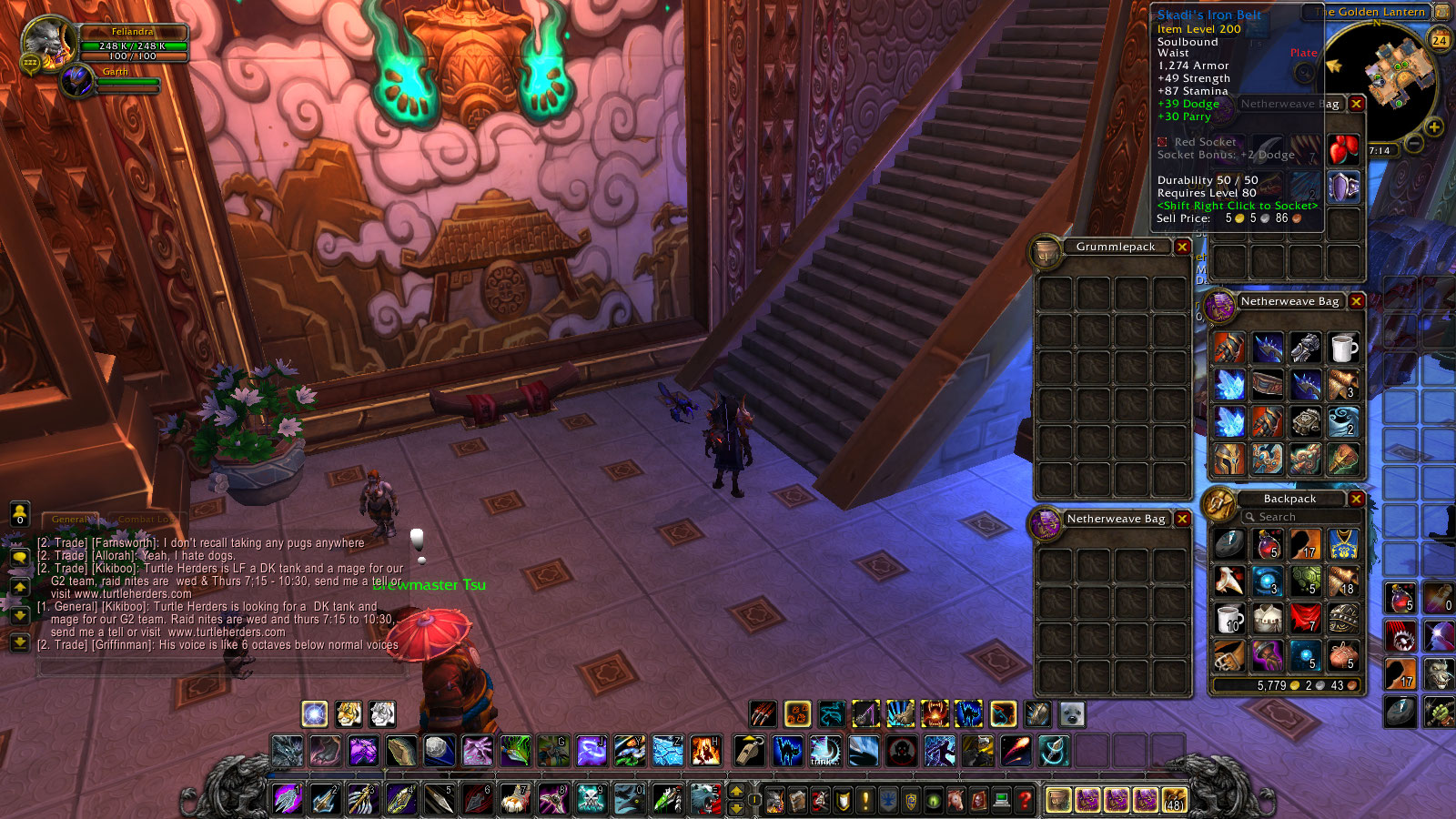The height and width of the screenshot is (819, 1456).
Task: Close the Grummlepack bag window
Action: click(x=1183, y=247)
